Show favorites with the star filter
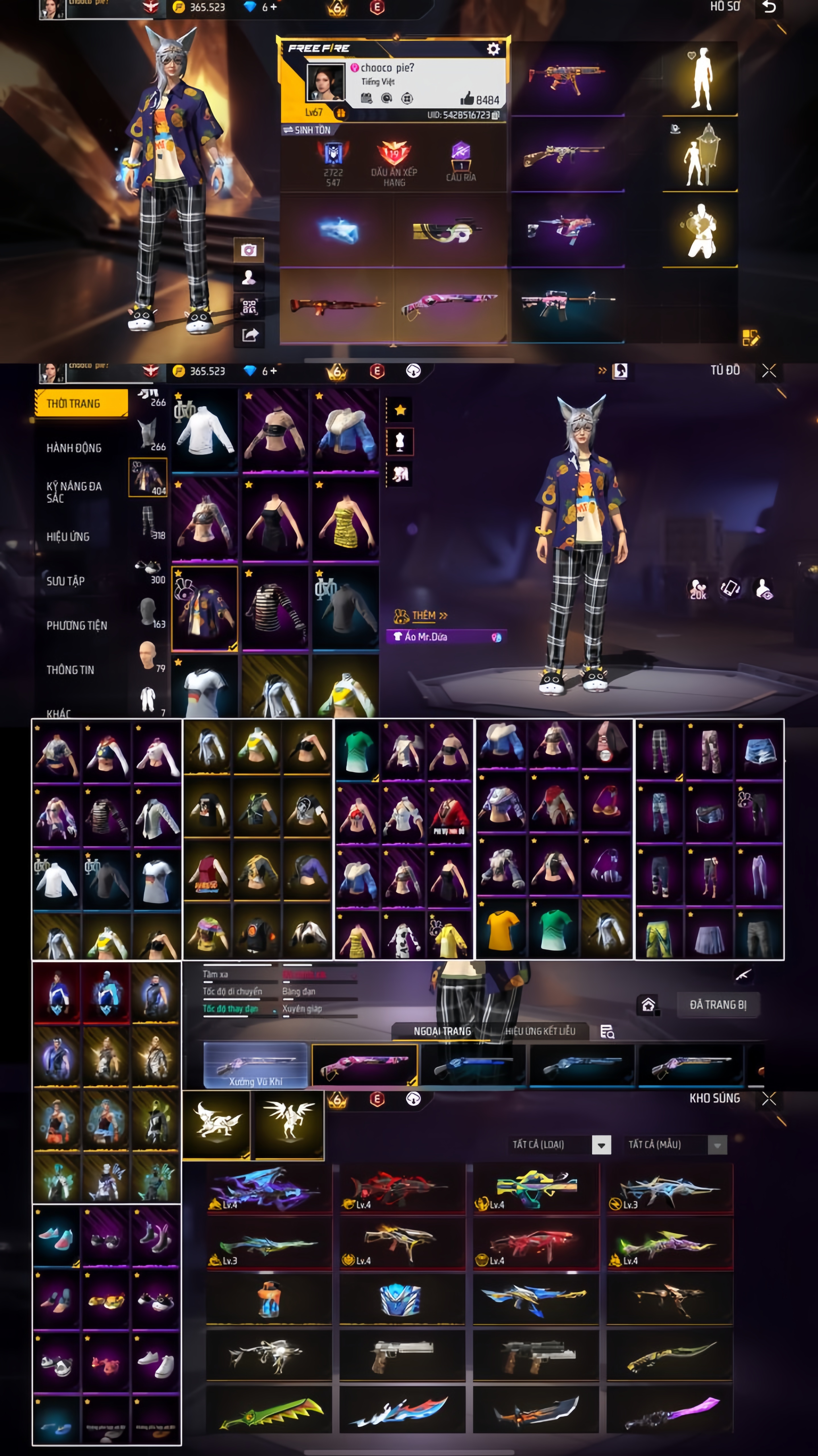 [400, 410]
